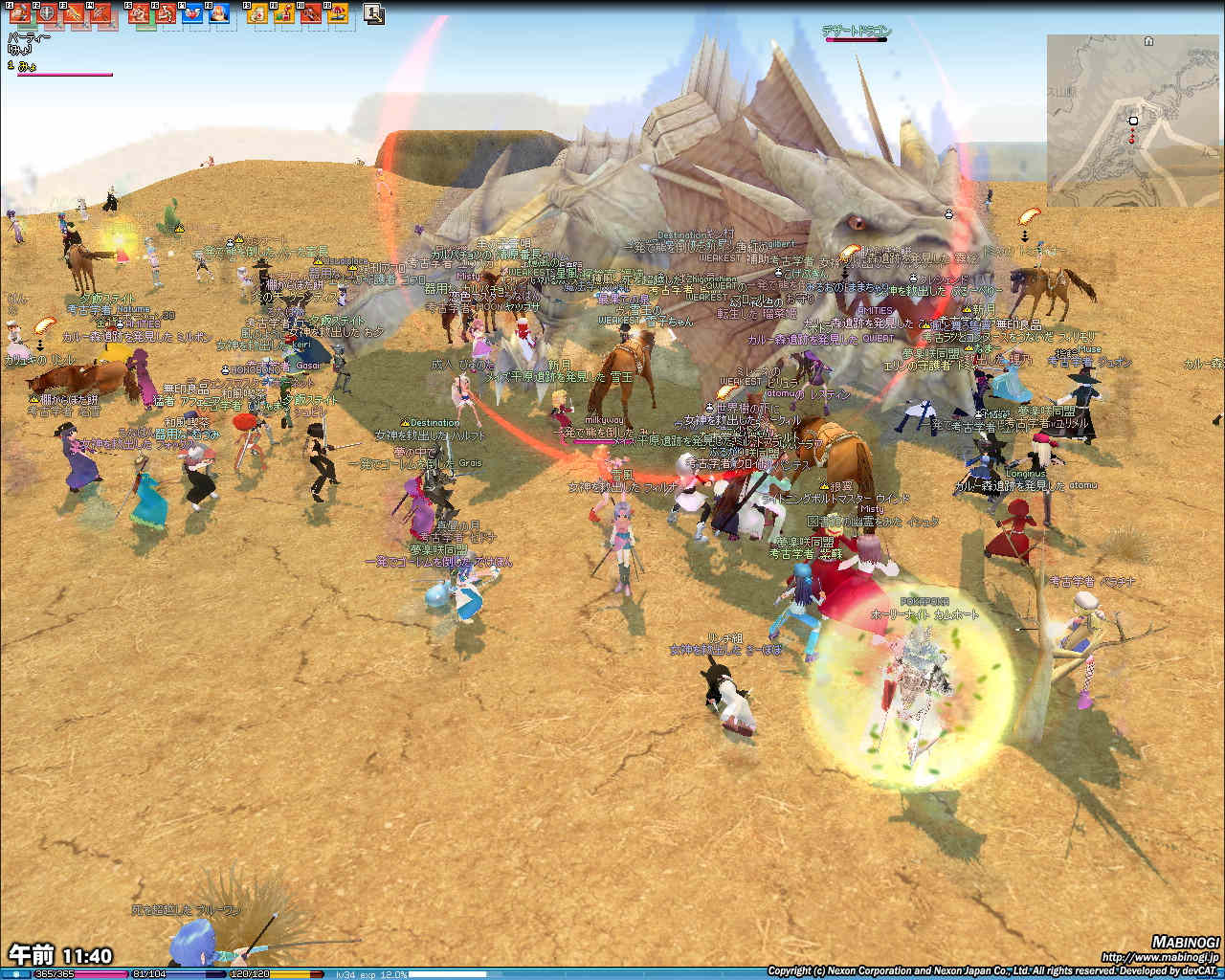Activate the F4 crossed-weapons skill

100,13
